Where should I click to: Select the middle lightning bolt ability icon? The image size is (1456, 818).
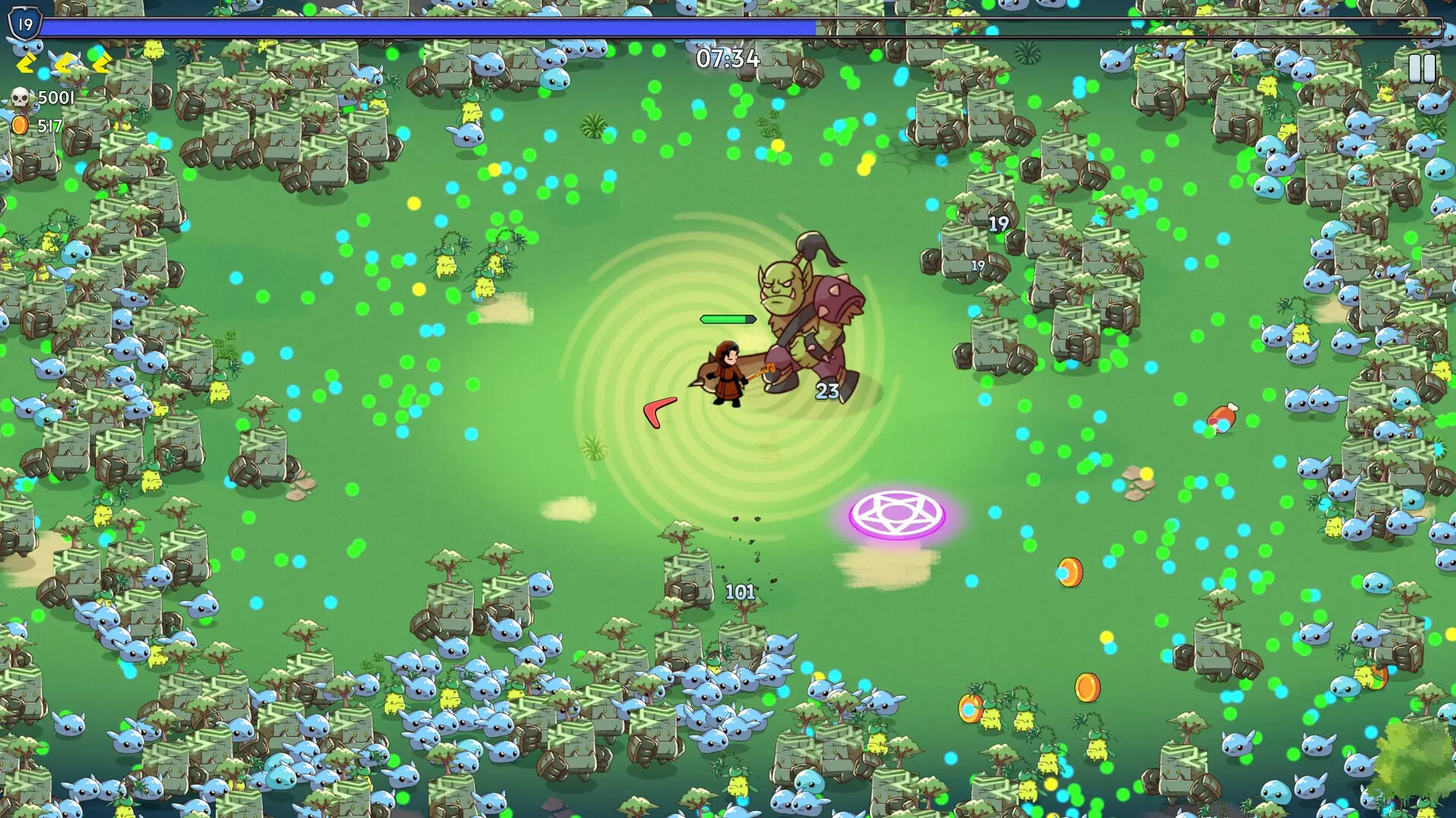(x=64, y=64)
